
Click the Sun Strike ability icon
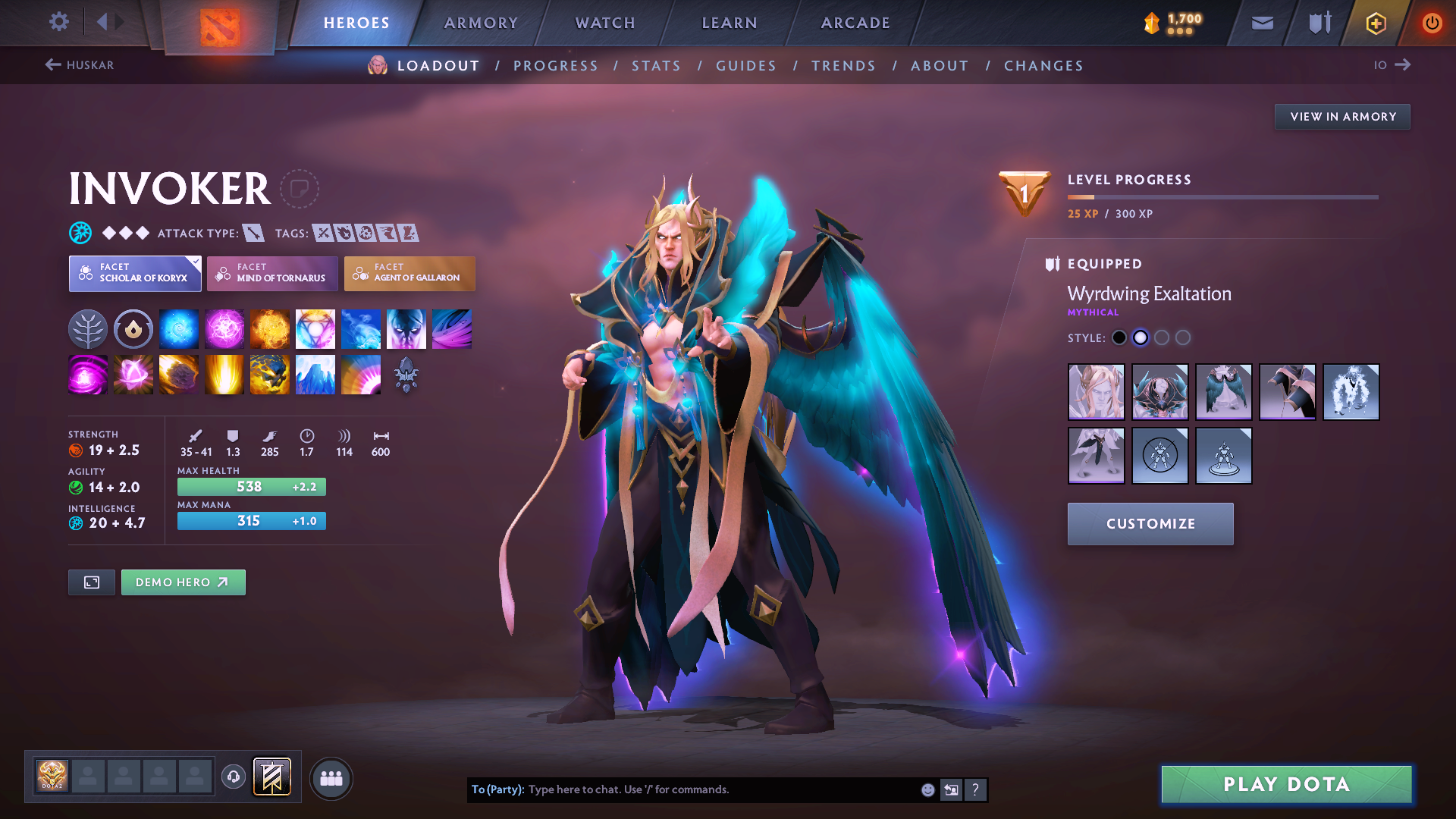224,374
